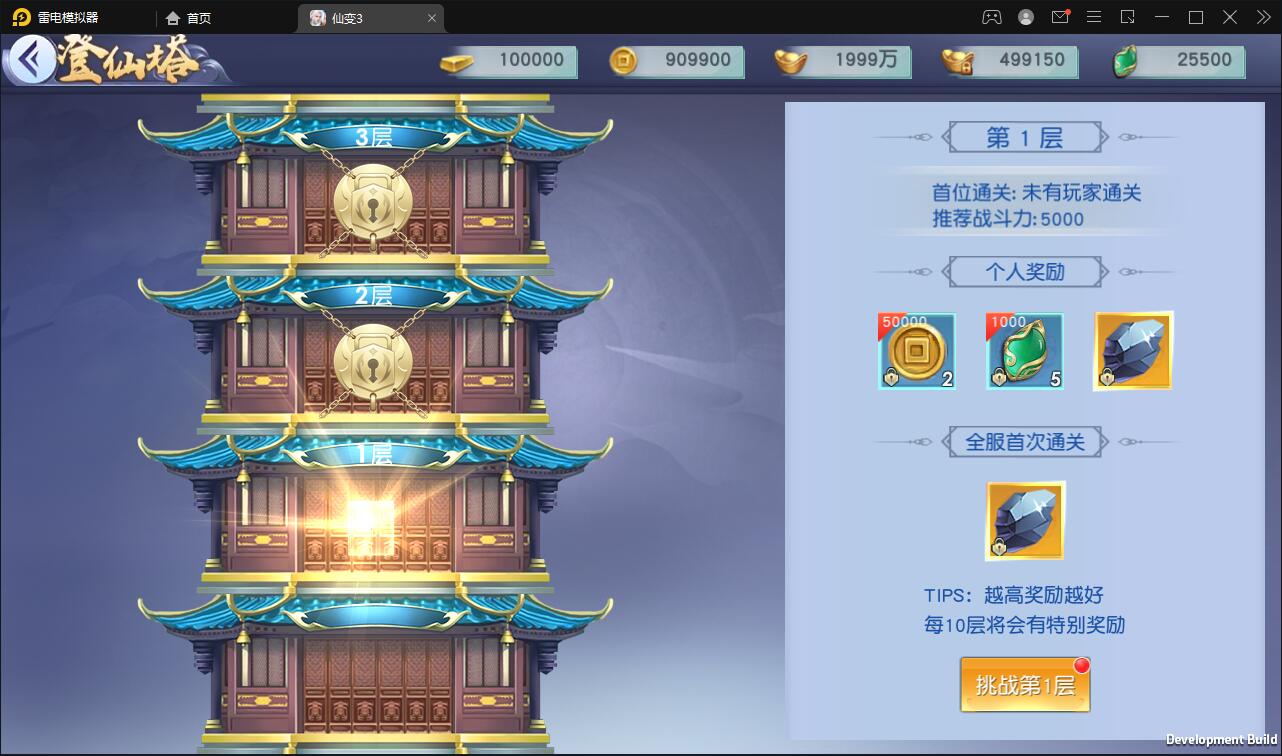Screen dimensions: 1282x756
Task: Select the 仙变3 game tab
Action: pyautogui.click(x=355, y=17)
